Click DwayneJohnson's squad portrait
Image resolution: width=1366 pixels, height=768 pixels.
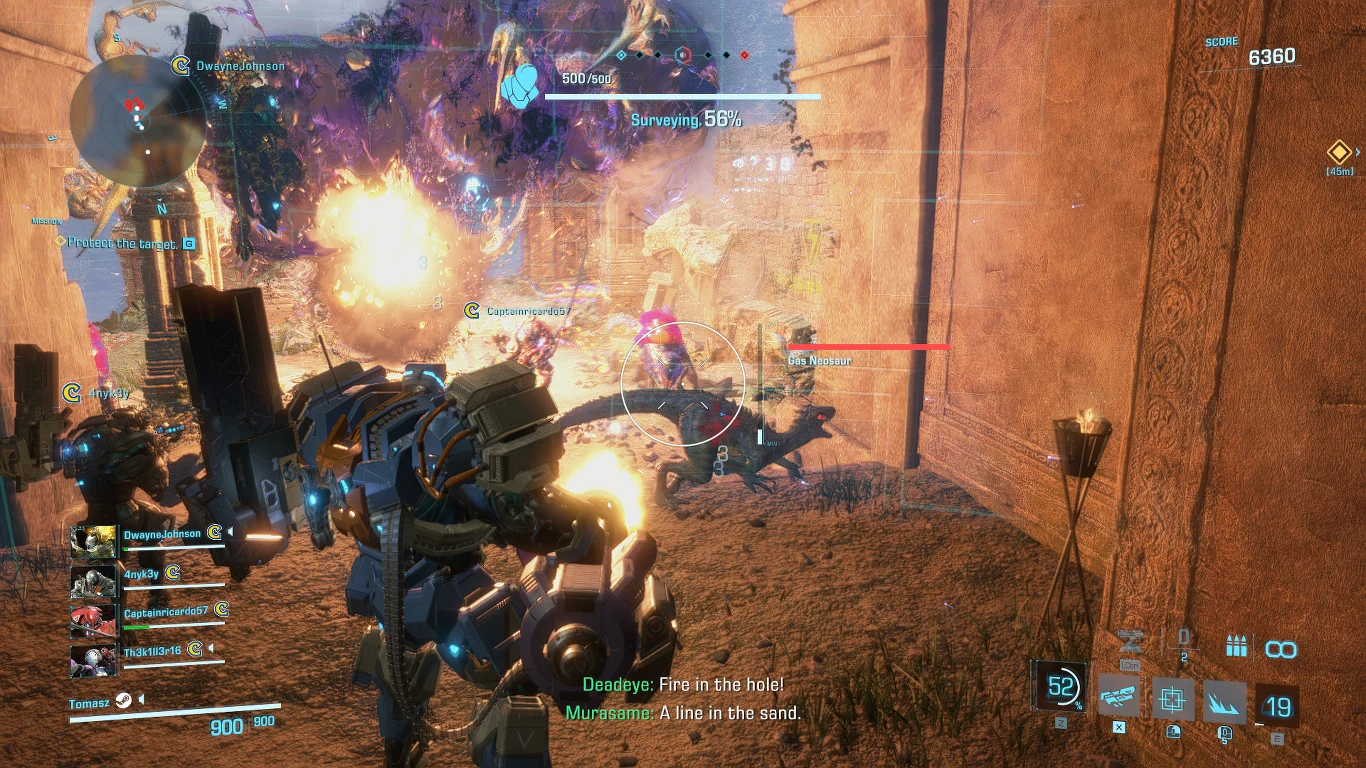(x=93, y=542)
